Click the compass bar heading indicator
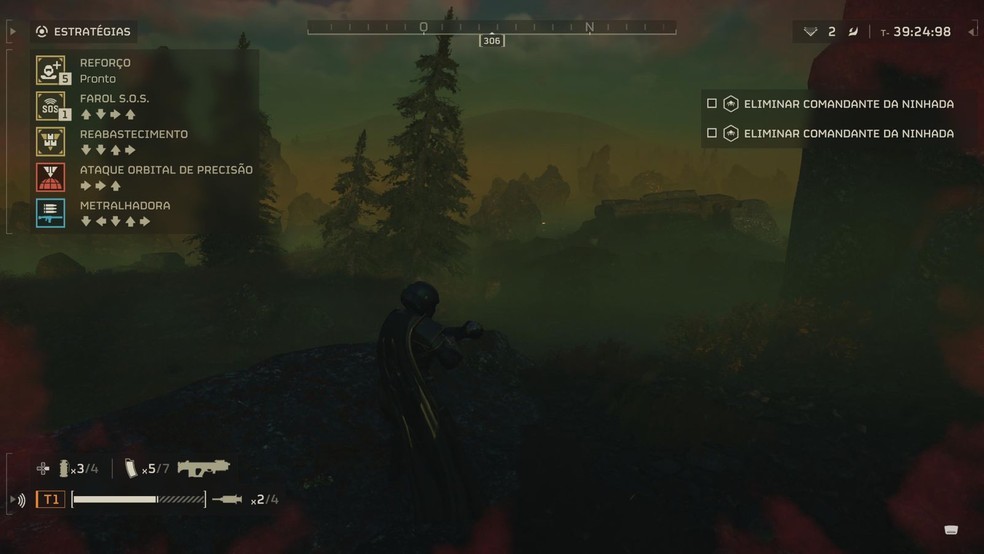 (491, 40)
